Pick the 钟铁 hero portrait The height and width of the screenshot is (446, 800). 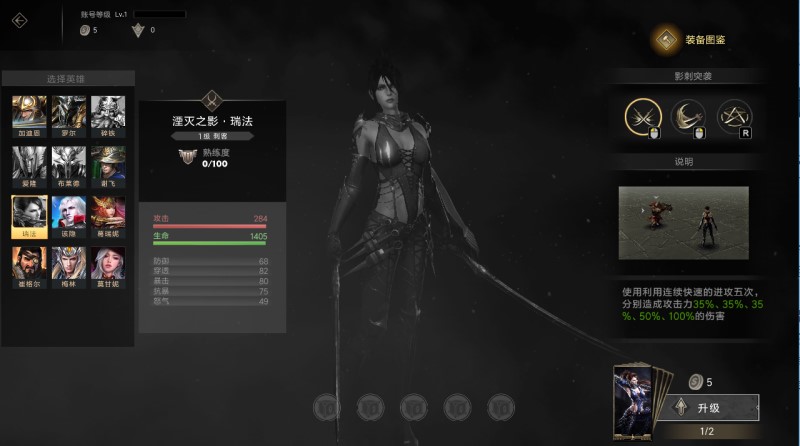(108, 113)
